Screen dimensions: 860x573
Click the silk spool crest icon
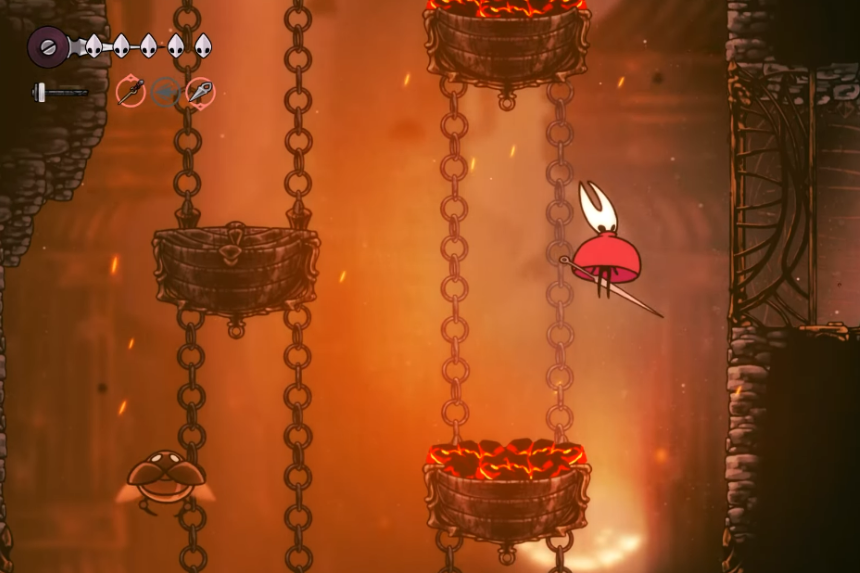47,46
